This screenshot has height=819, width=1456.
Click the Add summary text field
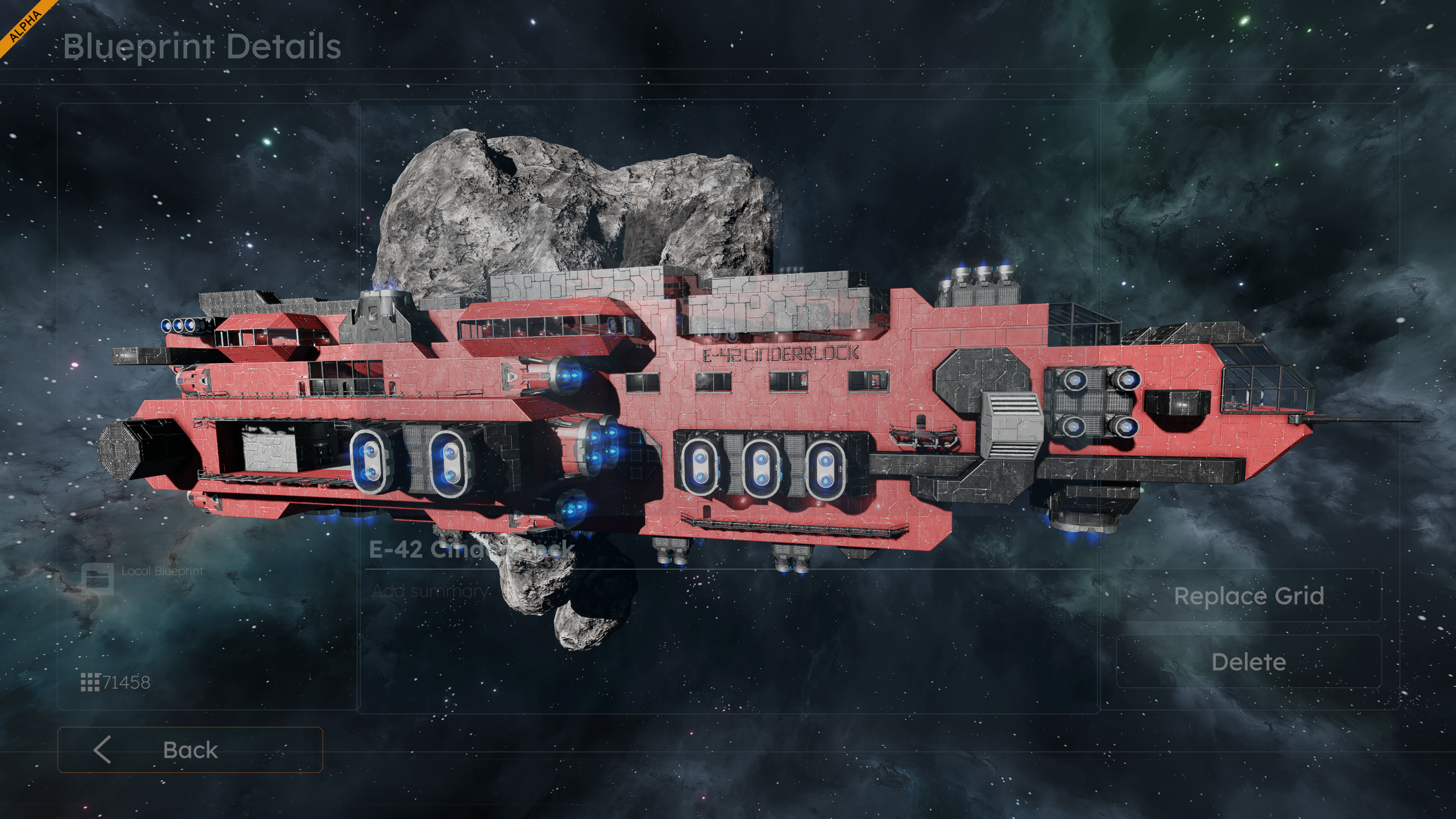click(x=430, y=591)
